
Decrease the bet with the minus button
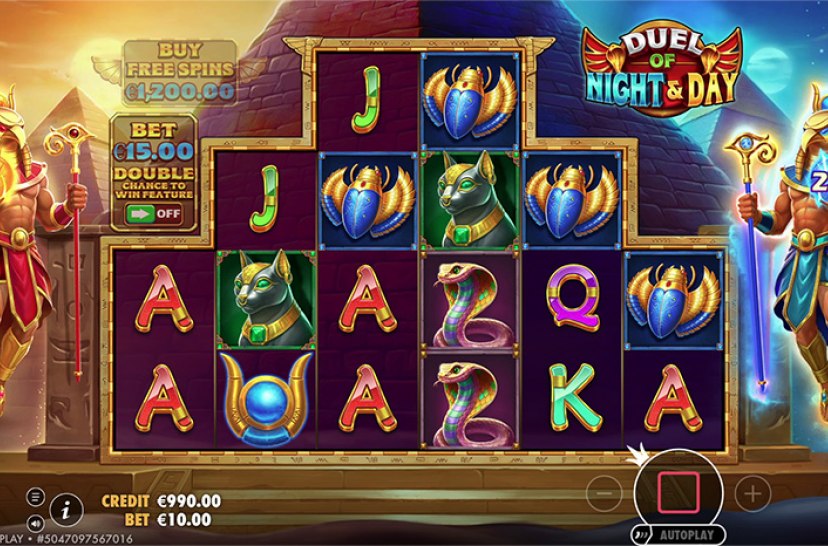603,492
